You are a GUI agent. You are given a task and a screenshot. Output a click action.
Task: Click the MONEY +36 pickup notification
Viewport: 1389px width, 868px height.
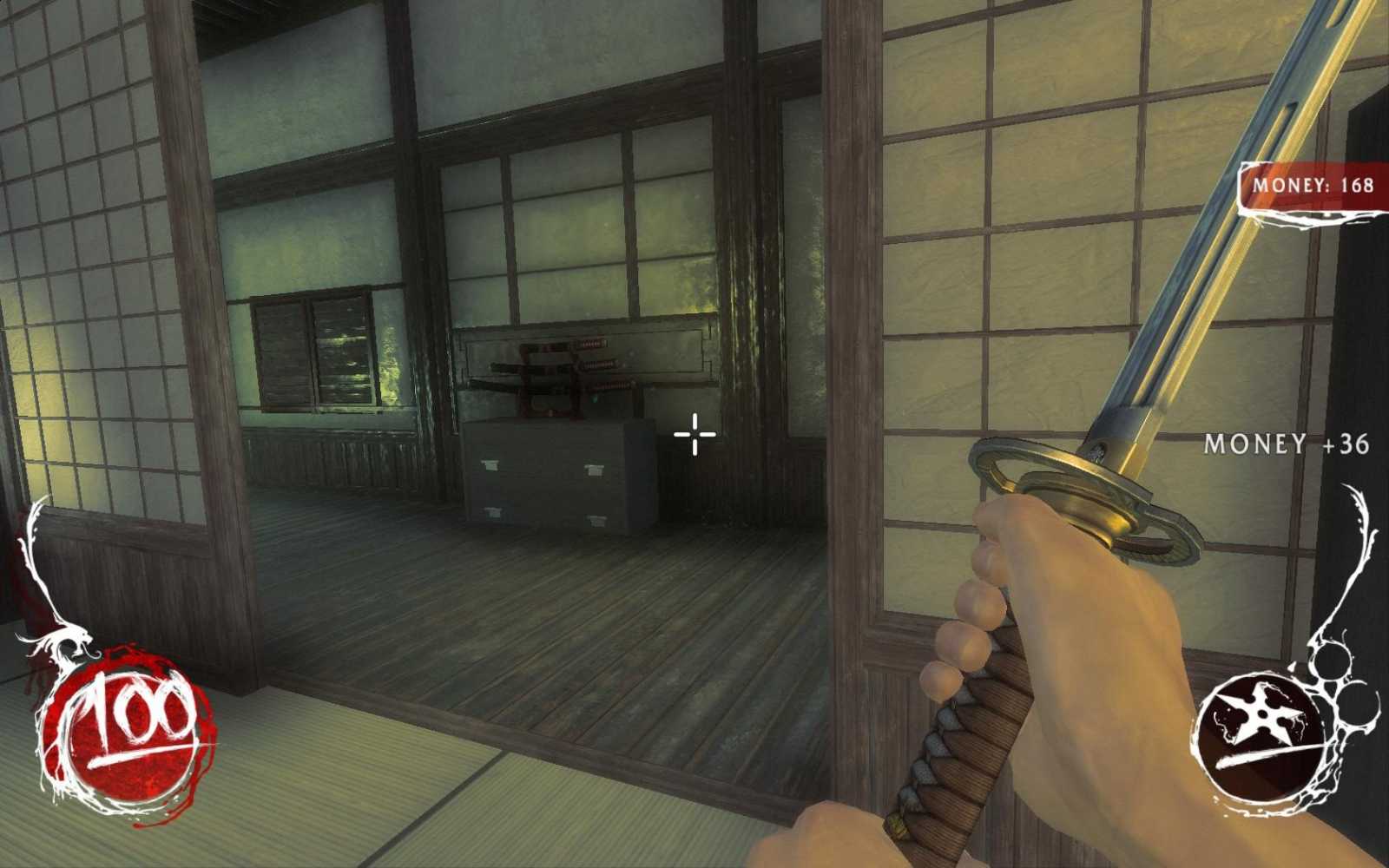pos(1287,444)
